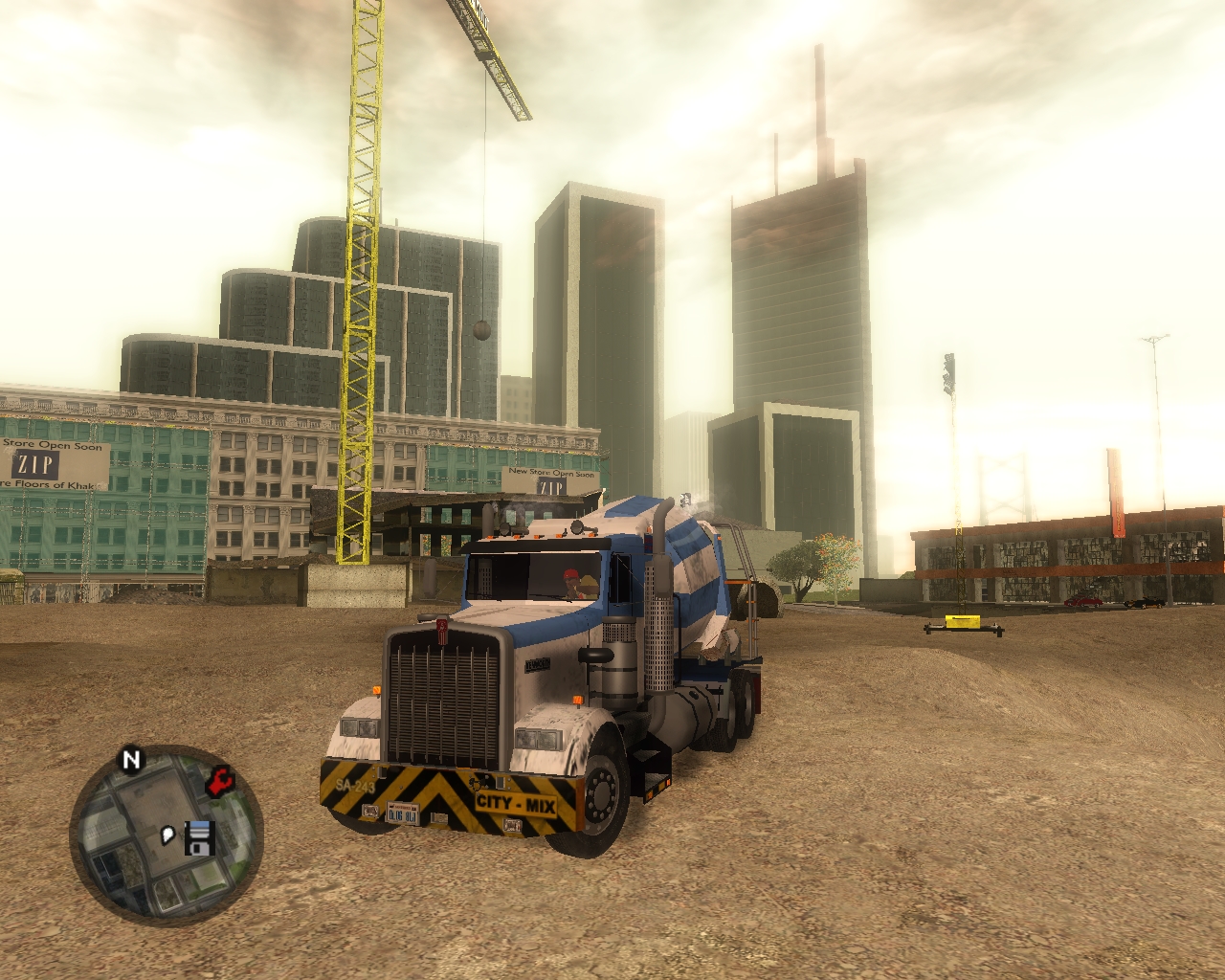Screen dimensions: 1225x980
Task: Click the N compass indicator on the minimap
Action: [132, 757]
